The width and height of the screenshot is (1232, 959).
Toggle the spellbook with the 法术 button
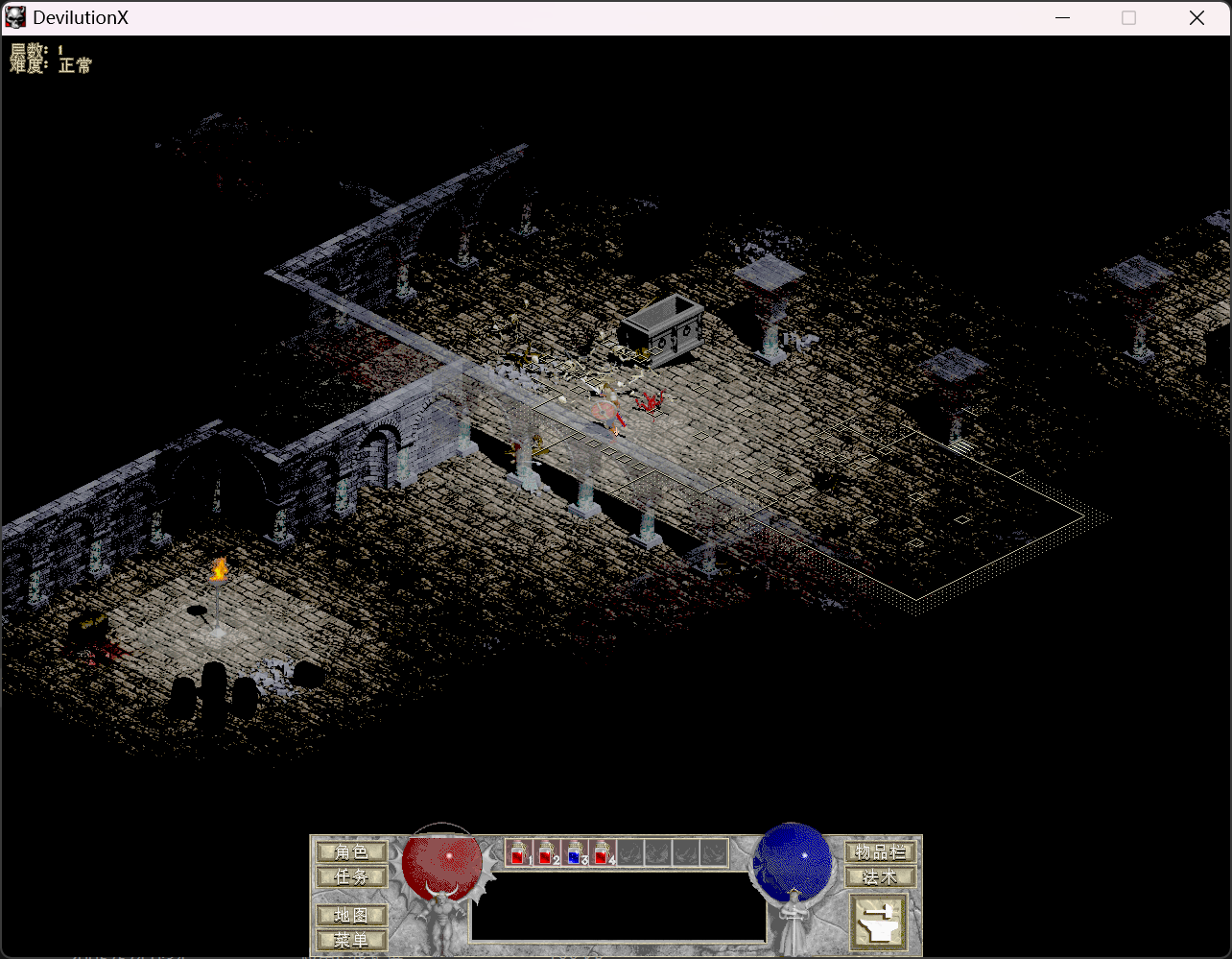[880, 875]
